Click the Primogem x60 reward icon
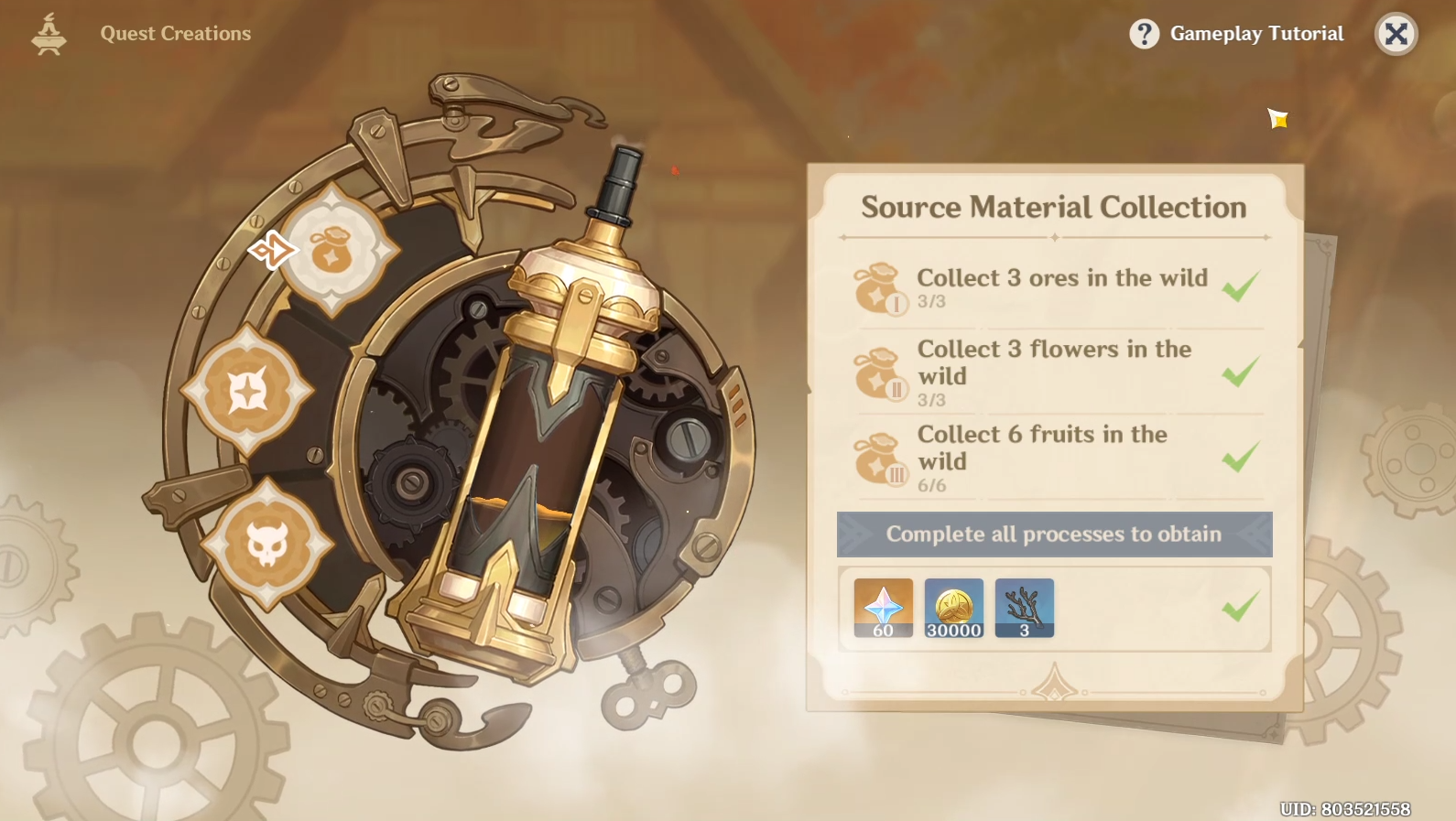The width and height of the screenshot is (1456, 821). [881, 605]
